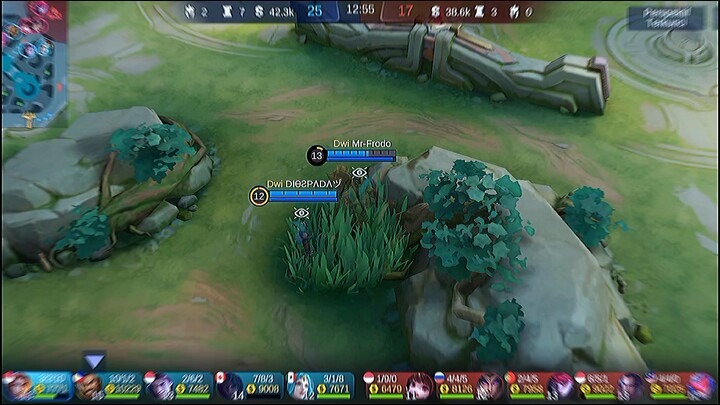
Task: Spectate the blue player with 9008 gold
Action: (x=232, y=386)
